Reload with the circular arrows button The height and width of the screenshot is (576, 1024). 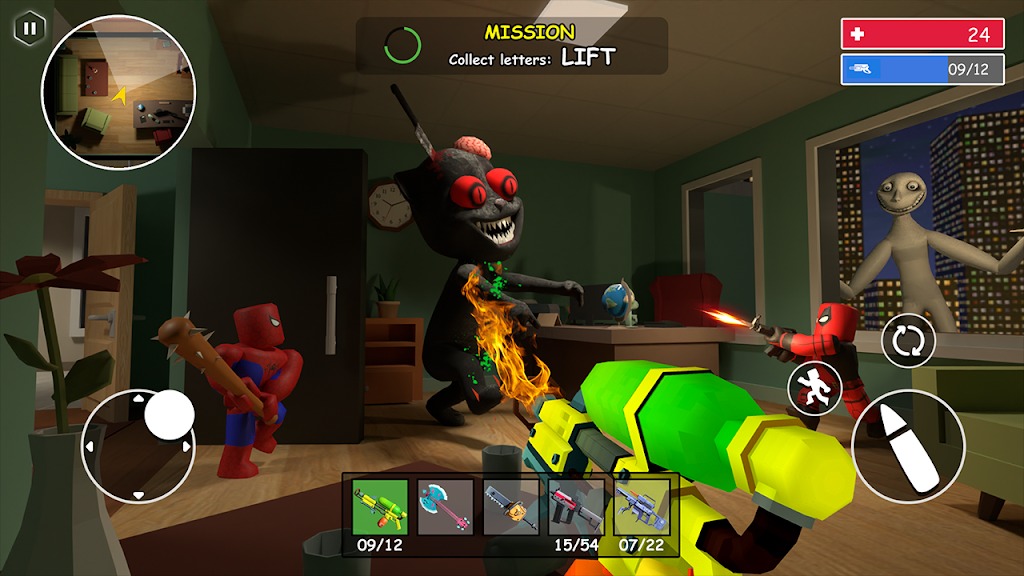coord(908,341)
